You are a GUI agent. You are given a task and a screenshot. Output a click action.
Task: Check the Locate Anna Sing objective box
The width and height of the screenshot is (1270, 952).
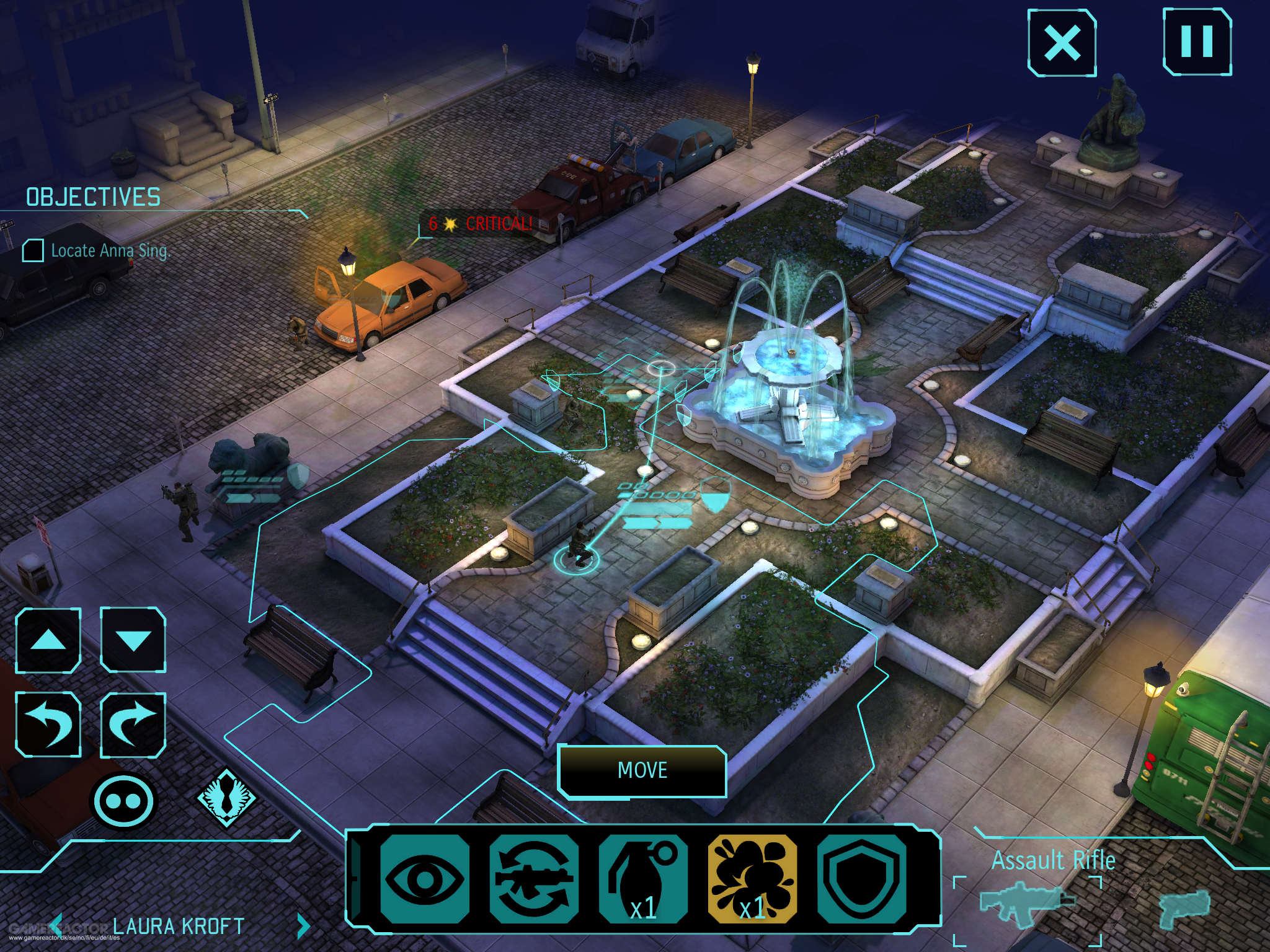coord(33,250)
